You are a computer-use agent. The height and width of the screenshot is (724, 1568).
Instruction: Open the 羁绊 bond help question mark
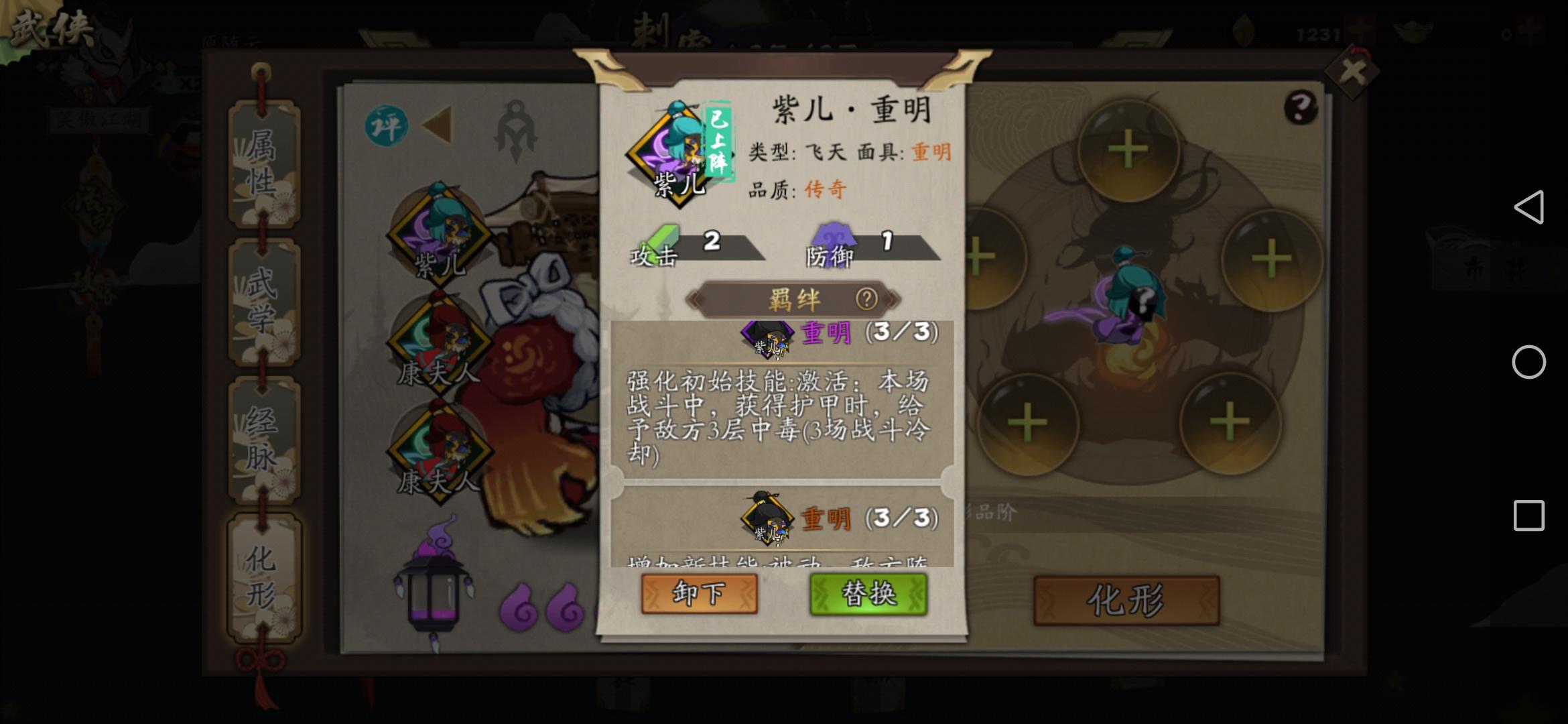pos(866,300)
